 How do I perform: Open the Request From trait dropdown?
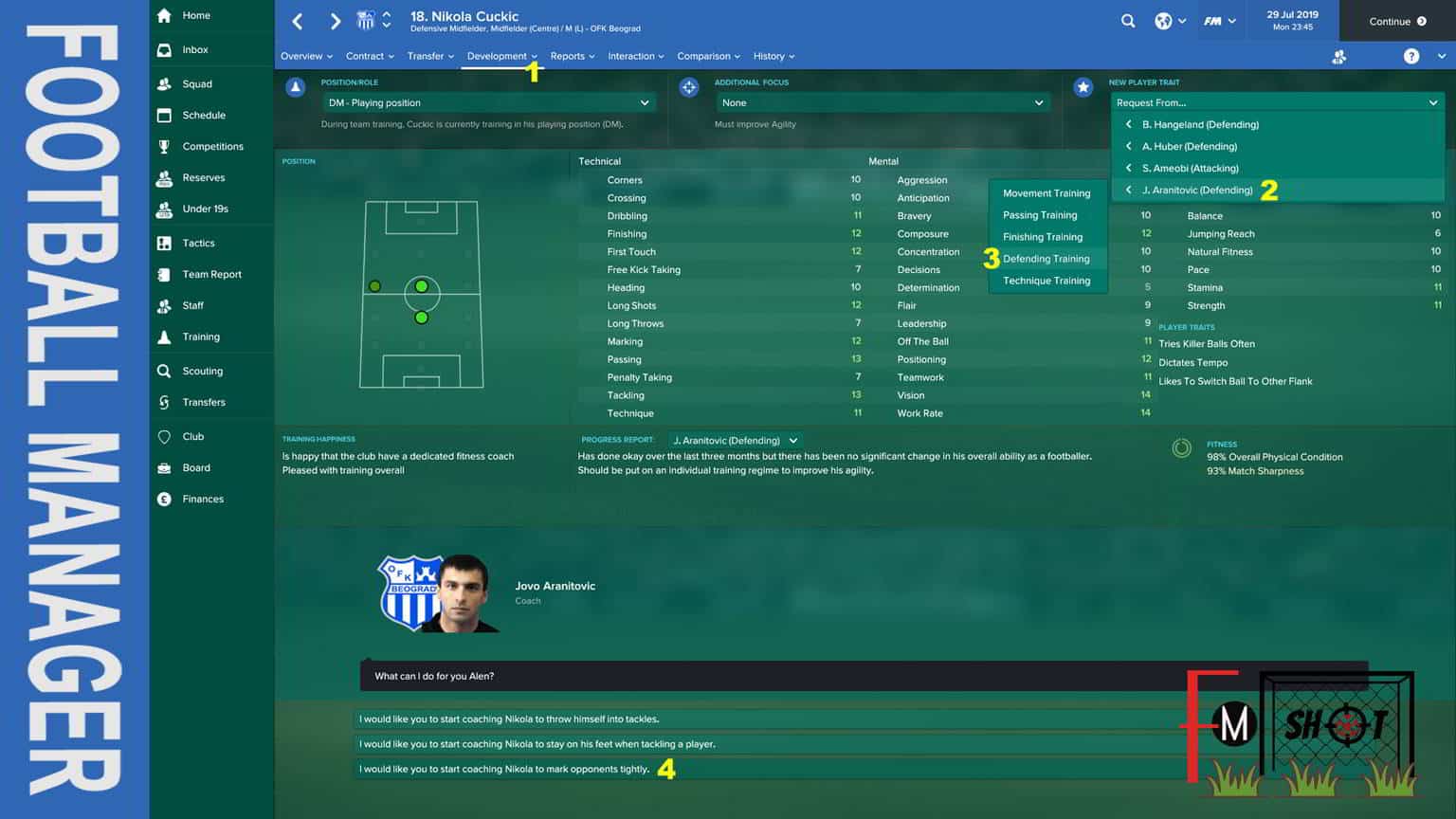coord(1276,102)
